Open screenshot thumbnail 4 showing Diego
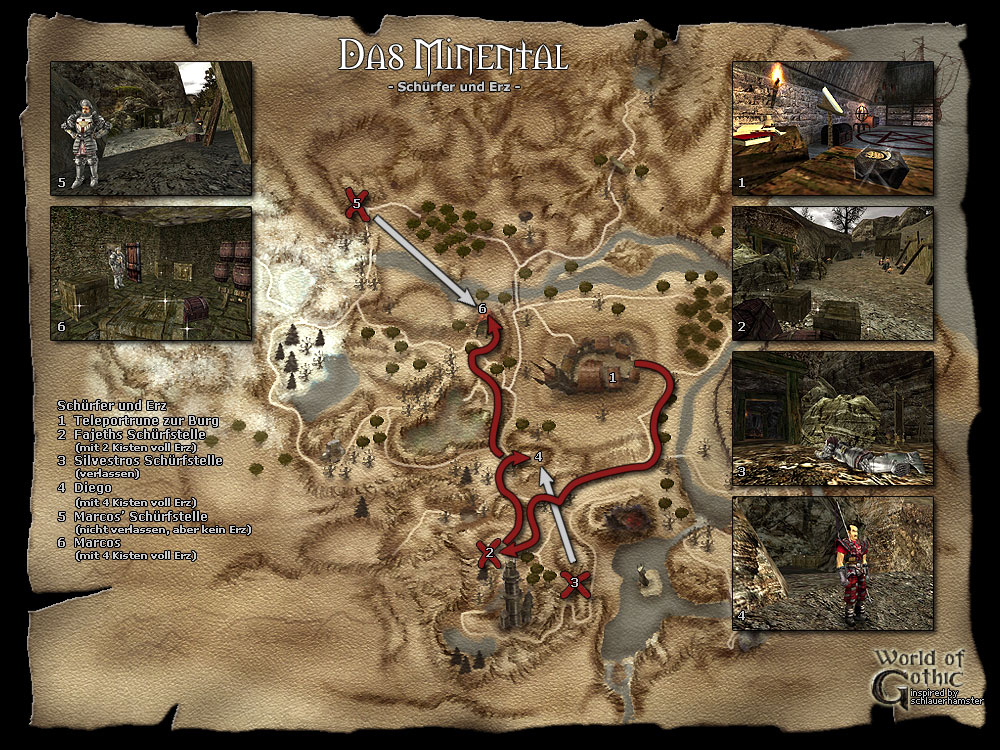Screen dimensions: 1000x750 click(x=832, y=563)
